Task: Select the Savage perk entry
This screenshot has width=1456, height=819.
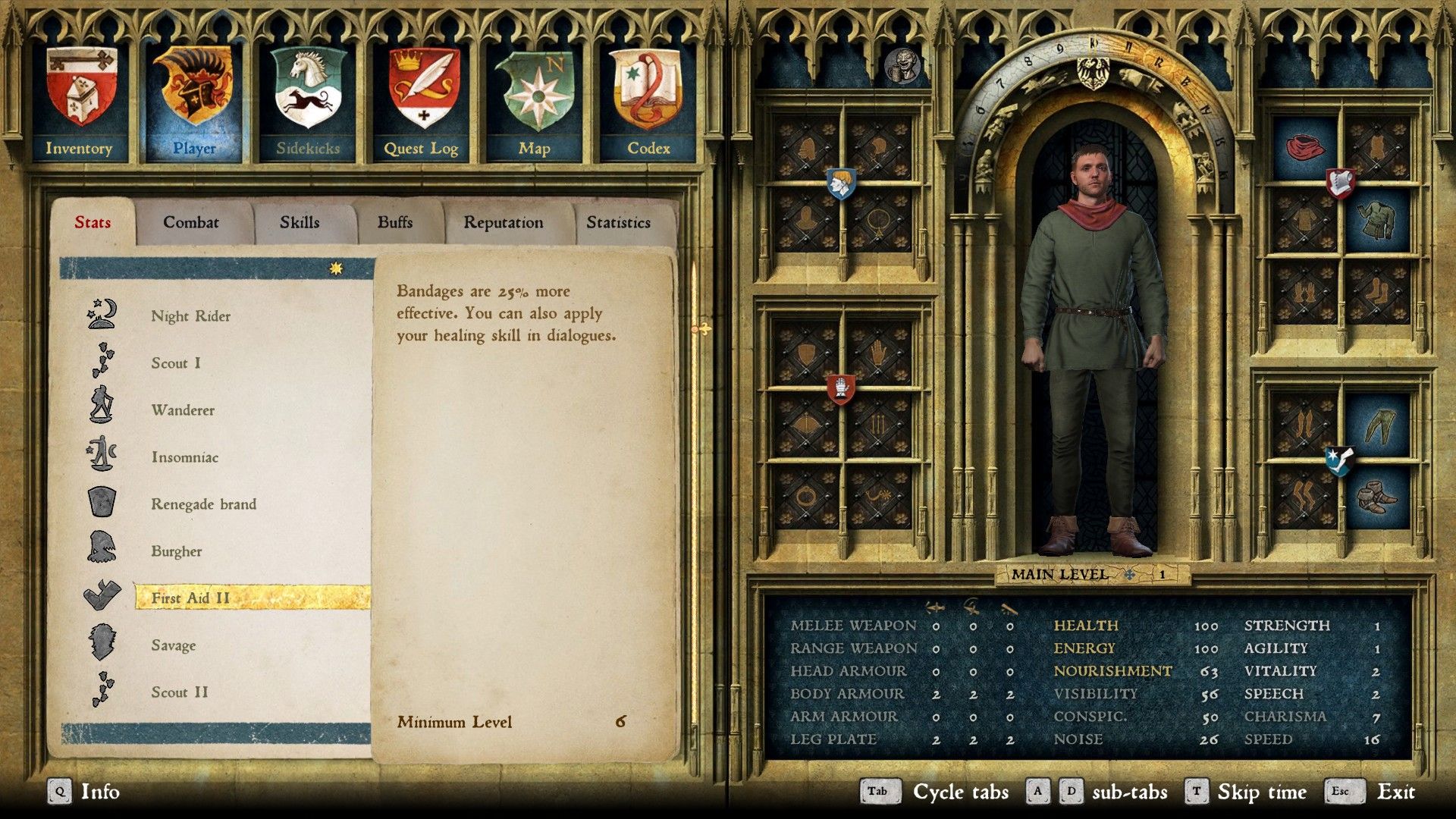Action: pos(174,645)
